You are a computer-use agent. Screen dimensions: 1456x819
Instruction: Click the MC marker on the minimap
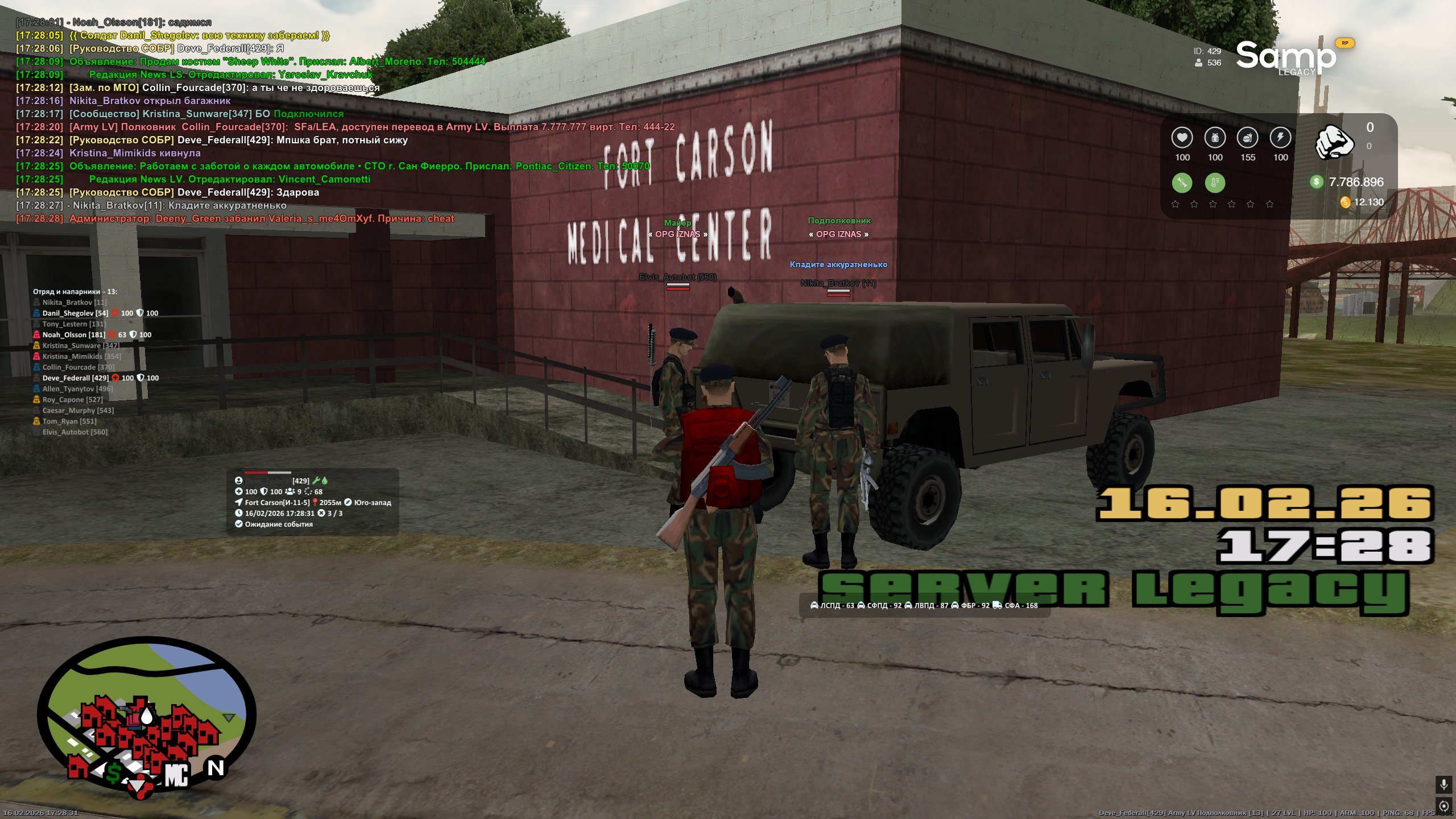(x=176, y=775)
